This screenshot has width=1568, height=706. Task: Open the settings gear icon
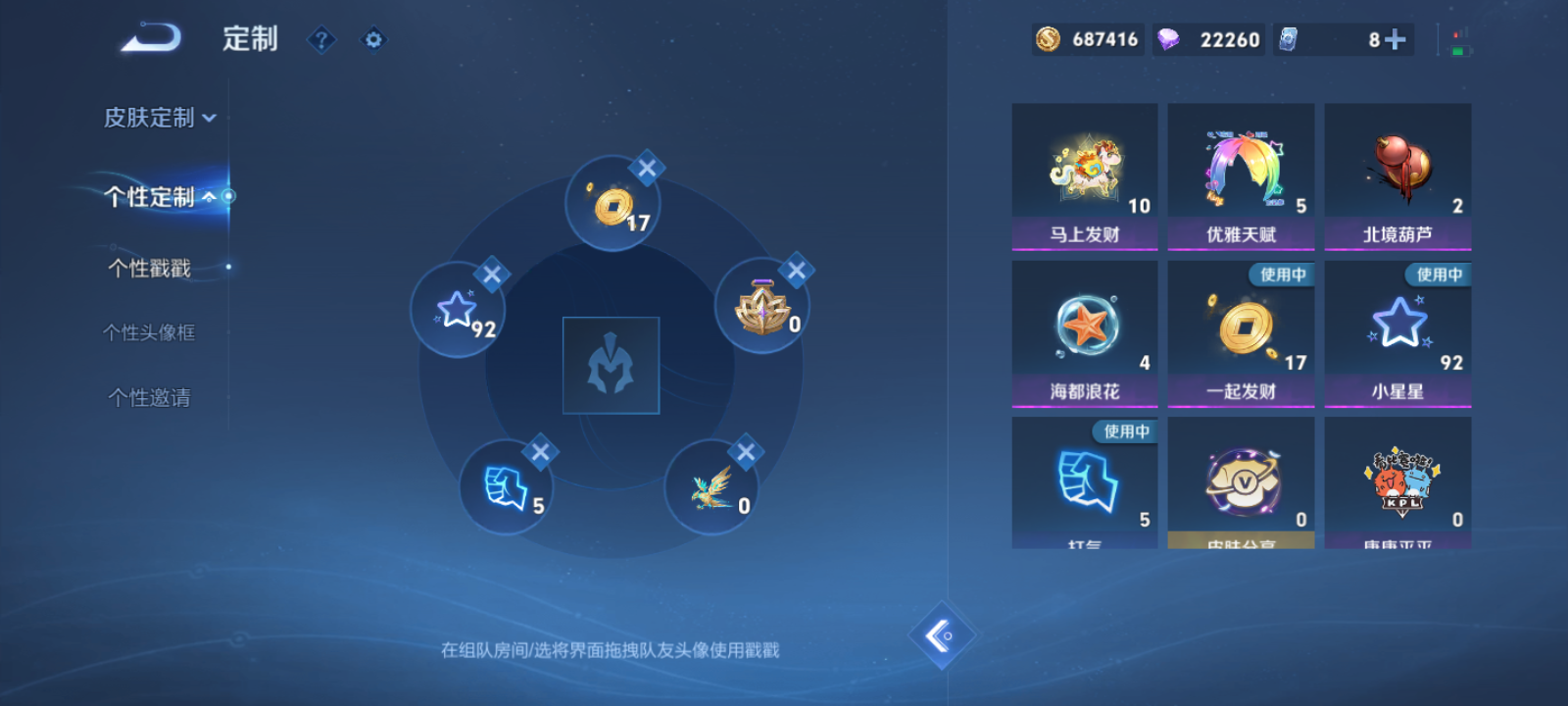pyautogui.click(x=372, y=40)
